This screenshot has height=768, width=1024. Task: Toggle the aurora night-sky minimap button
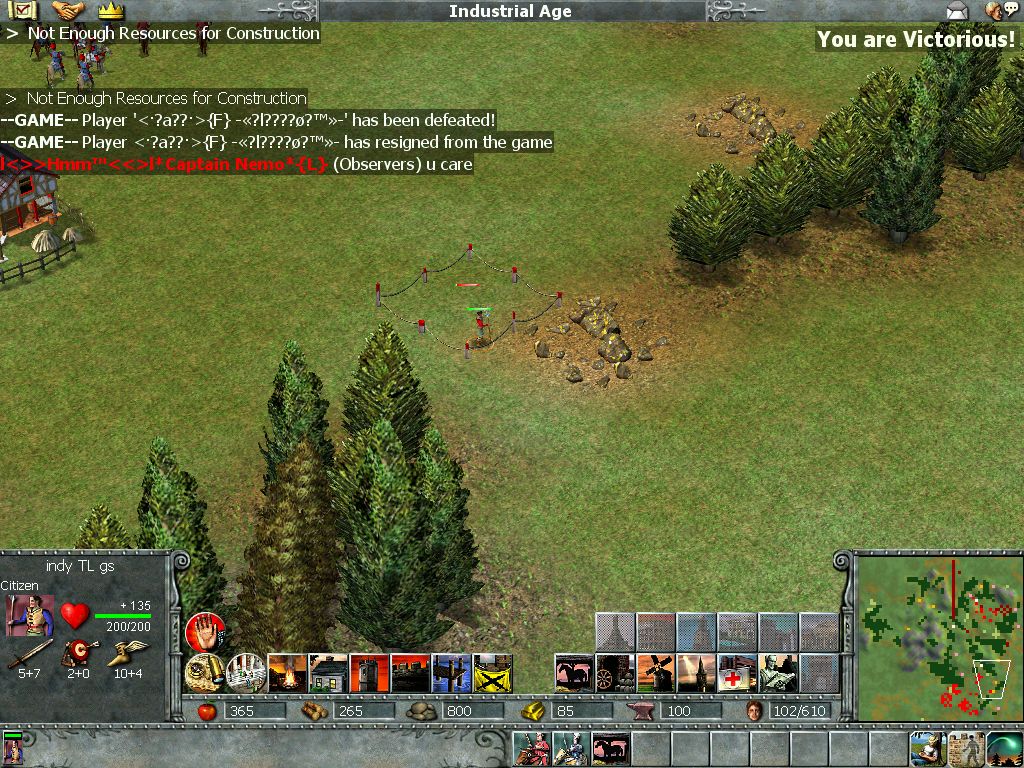[x=1004, y=748]
